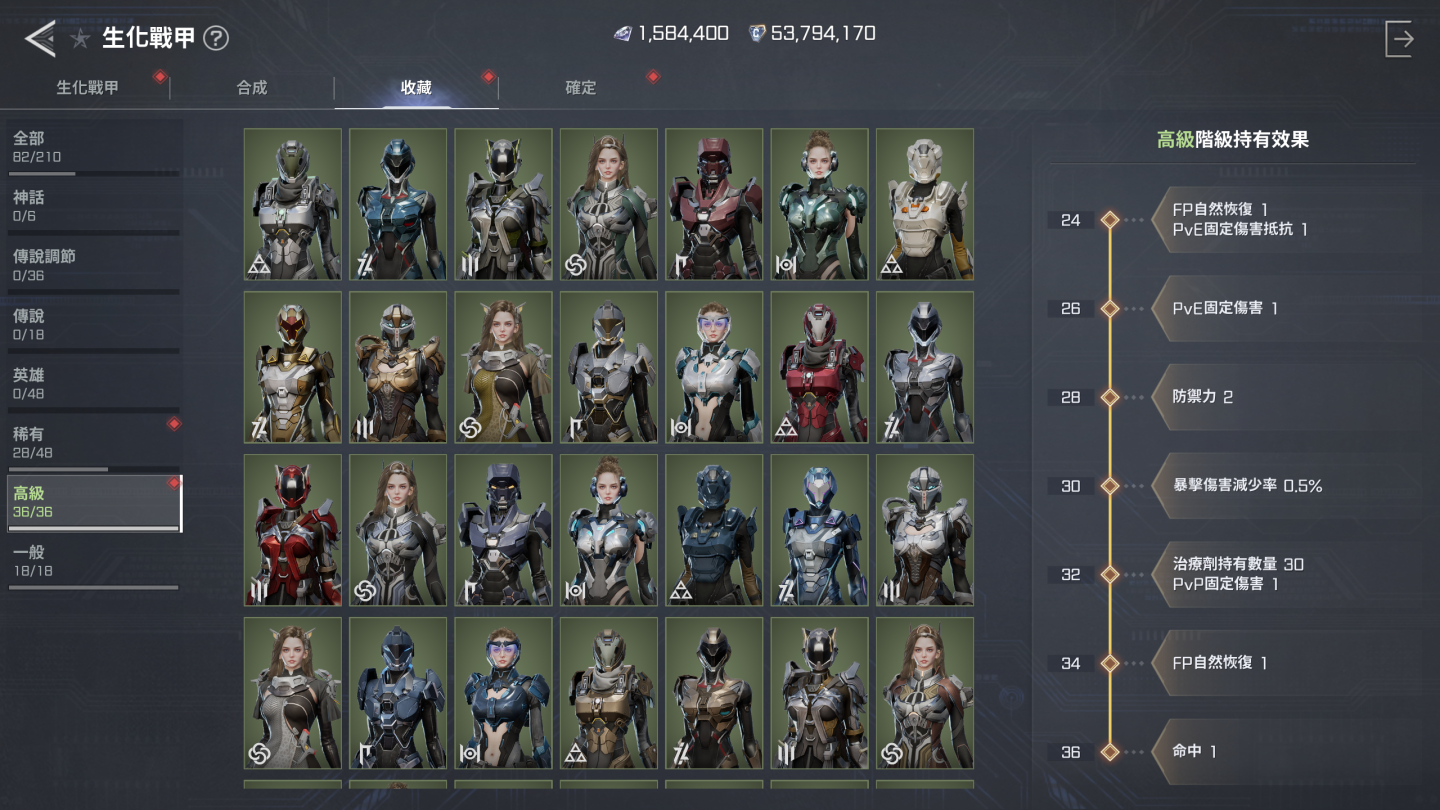Image resolution: width=1440 pixels, height=810 pixels.
Task: Choose the purple-visor armor card
Action: (714, 367)
